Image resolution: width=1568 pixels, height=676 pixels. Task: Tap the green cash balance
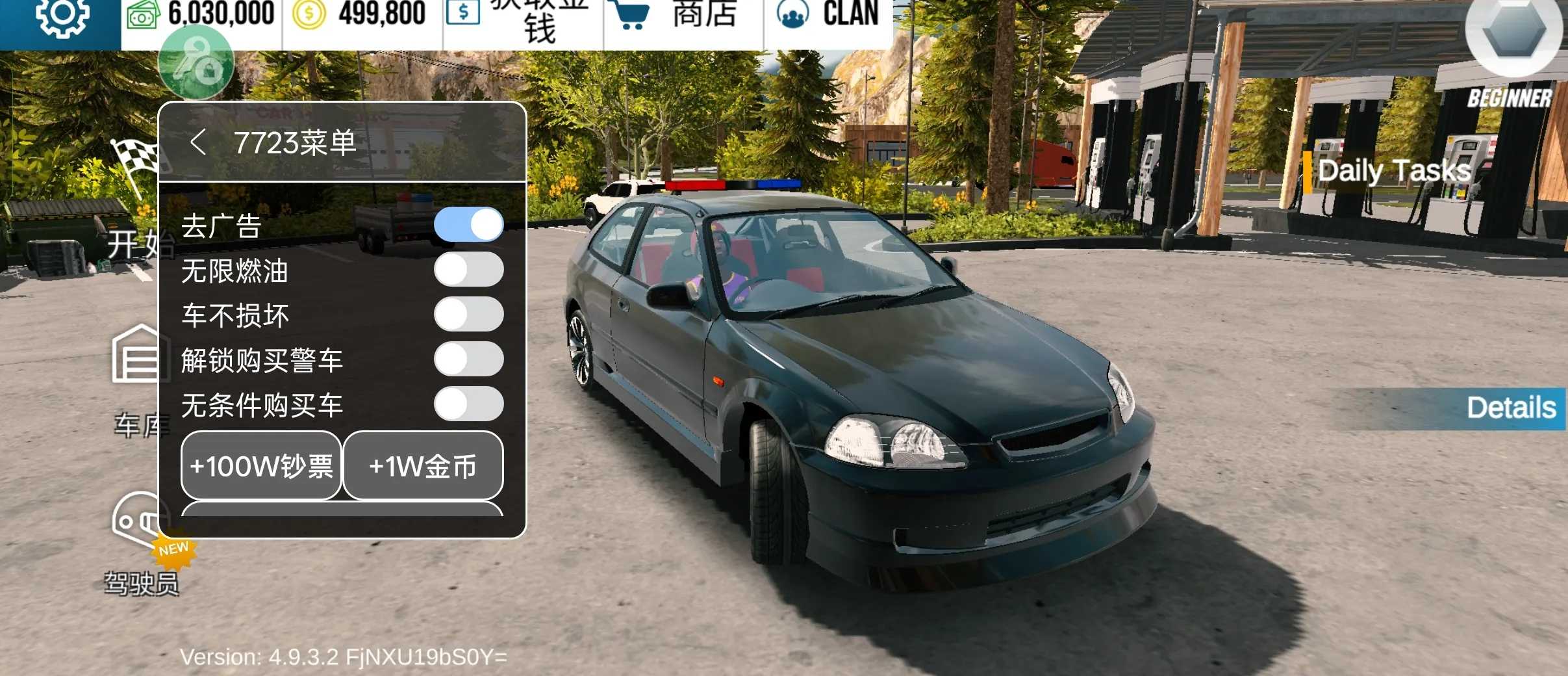(201, 14)
